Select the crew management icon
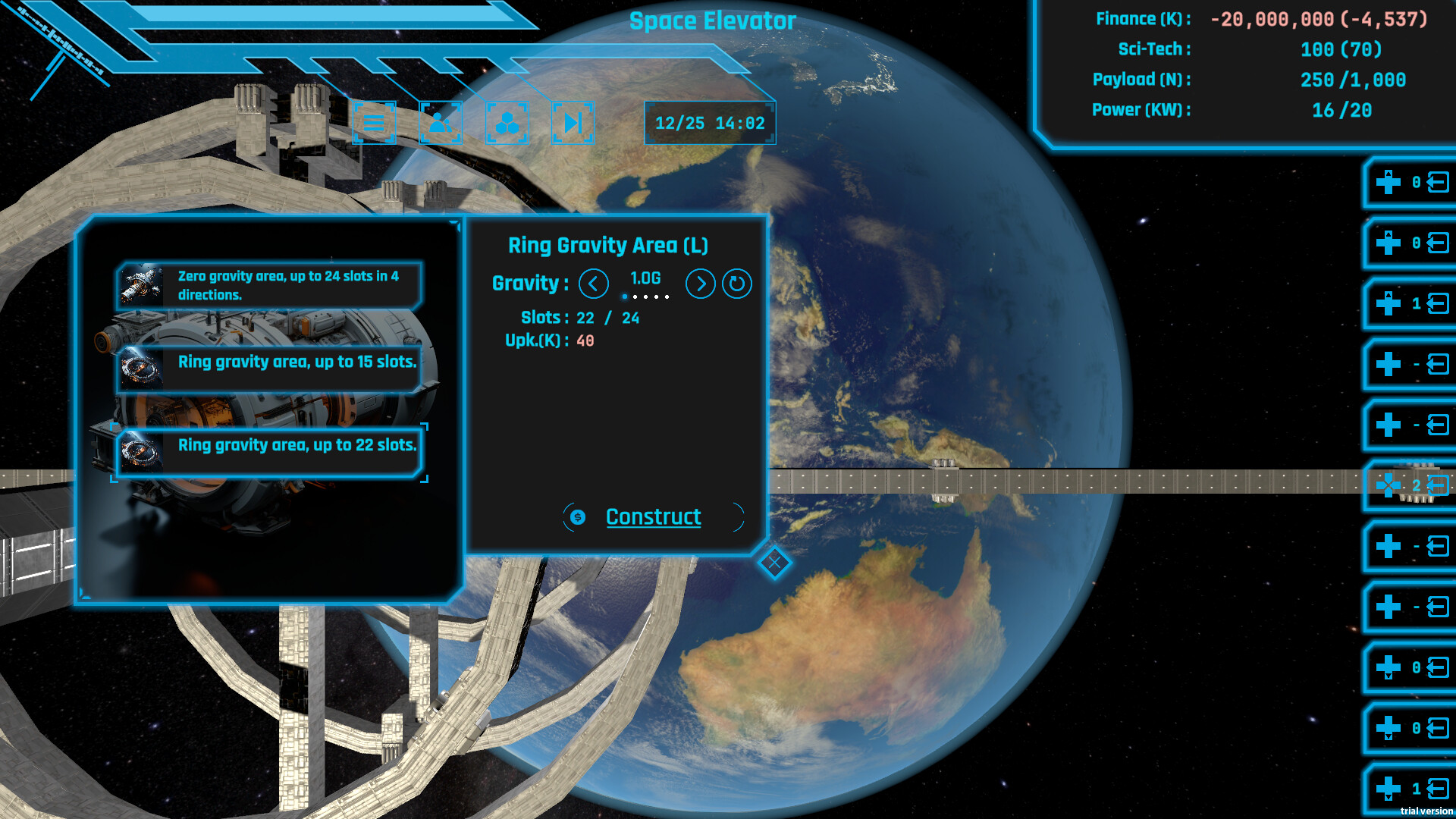The height and width of the screenshot is (819, 1456). tap(441, 123)
